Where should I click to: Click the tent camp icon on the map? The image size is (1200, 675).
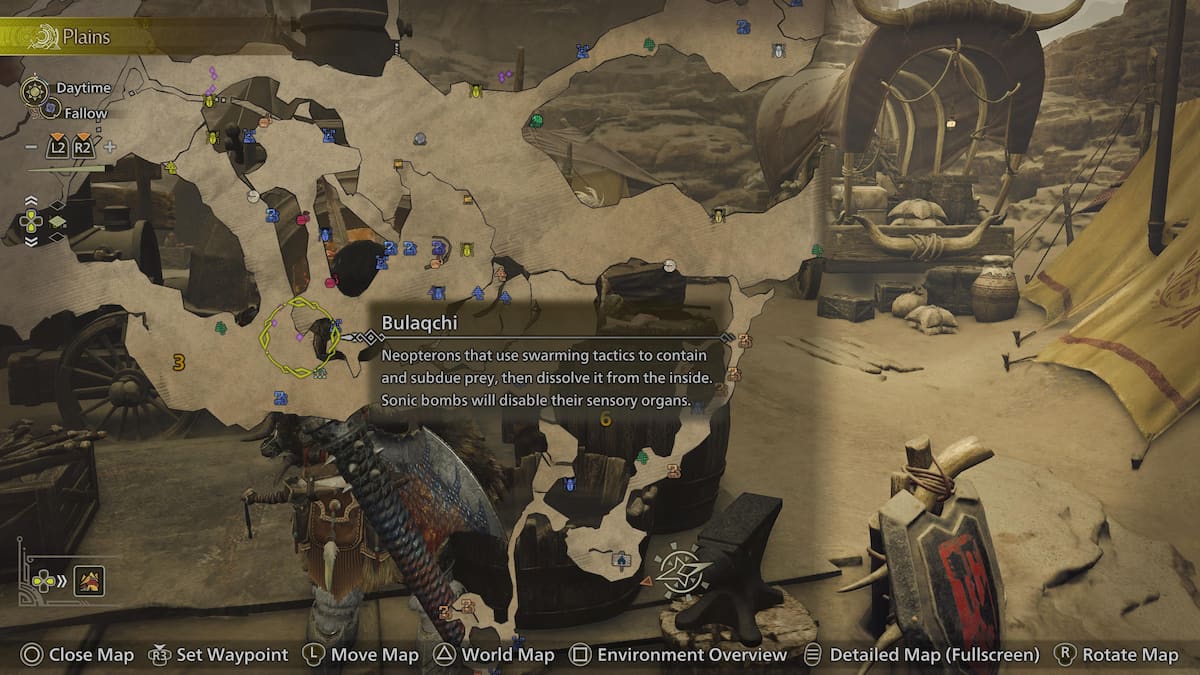point(621,559)
